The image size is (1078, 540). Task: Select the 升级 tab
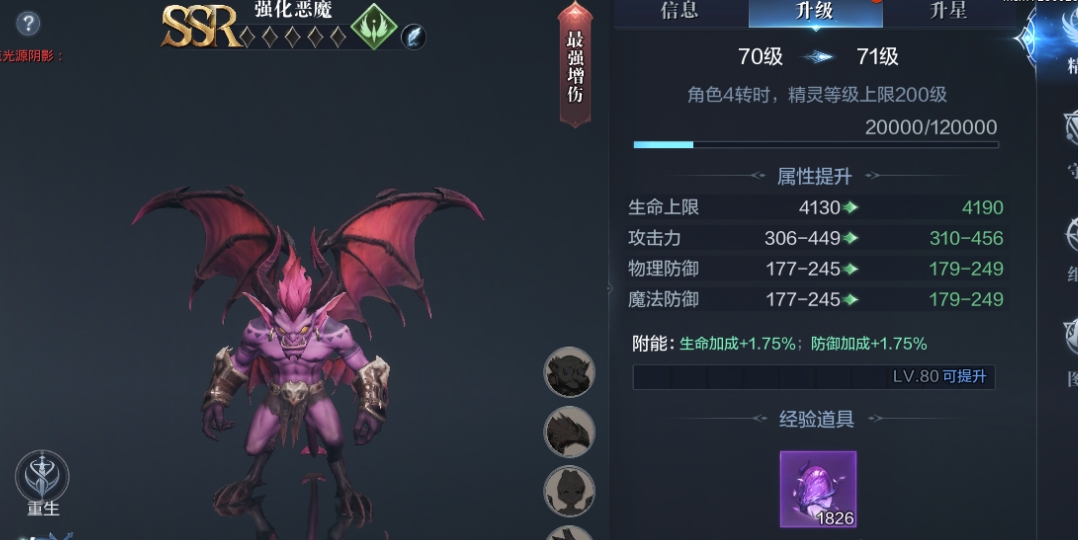tap(815, 12)
